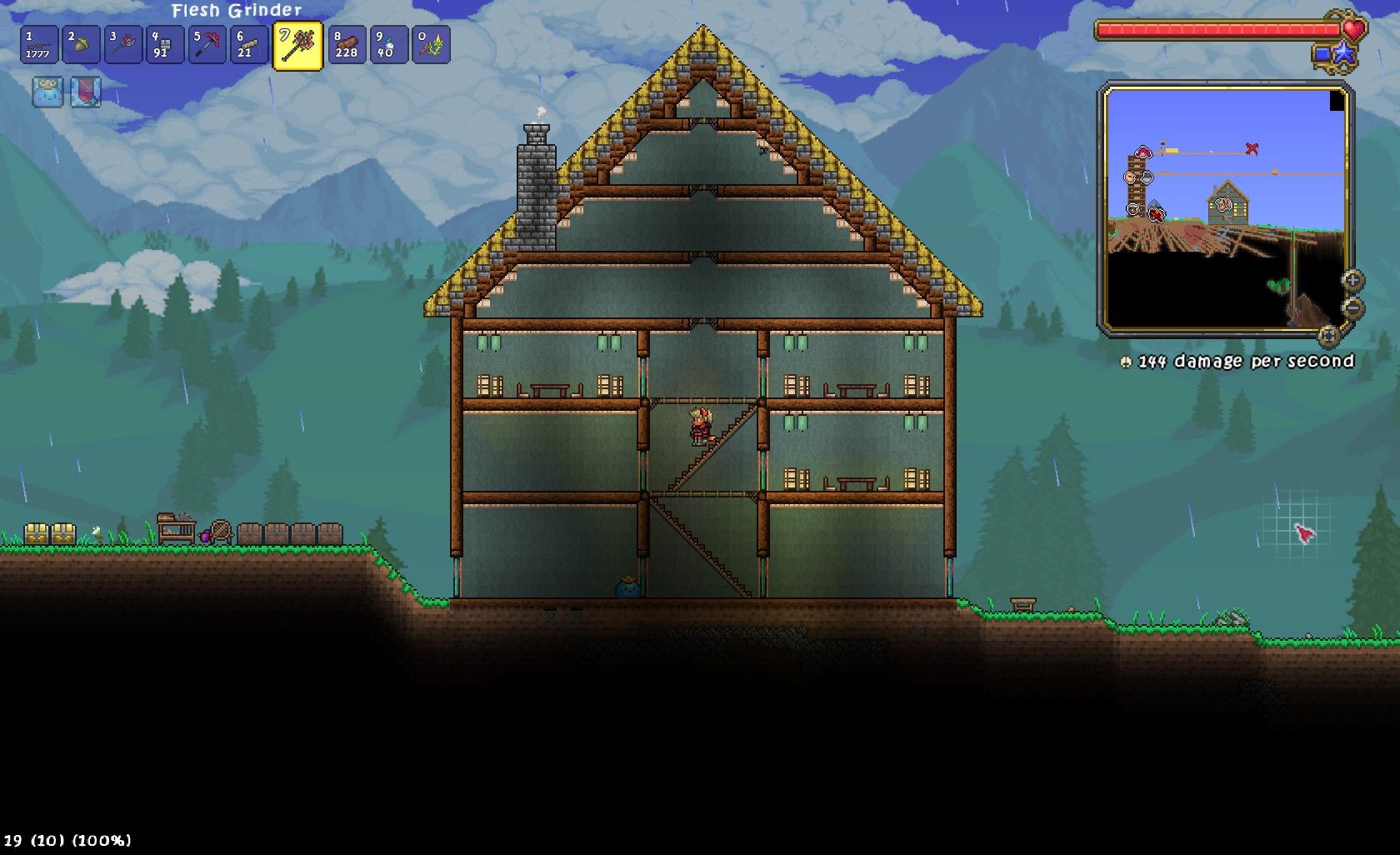The width and height of the screenshot is (1400, 855).
Task: Click the Merchant head icon on the minimap
Action: [x=1130, y=176]
